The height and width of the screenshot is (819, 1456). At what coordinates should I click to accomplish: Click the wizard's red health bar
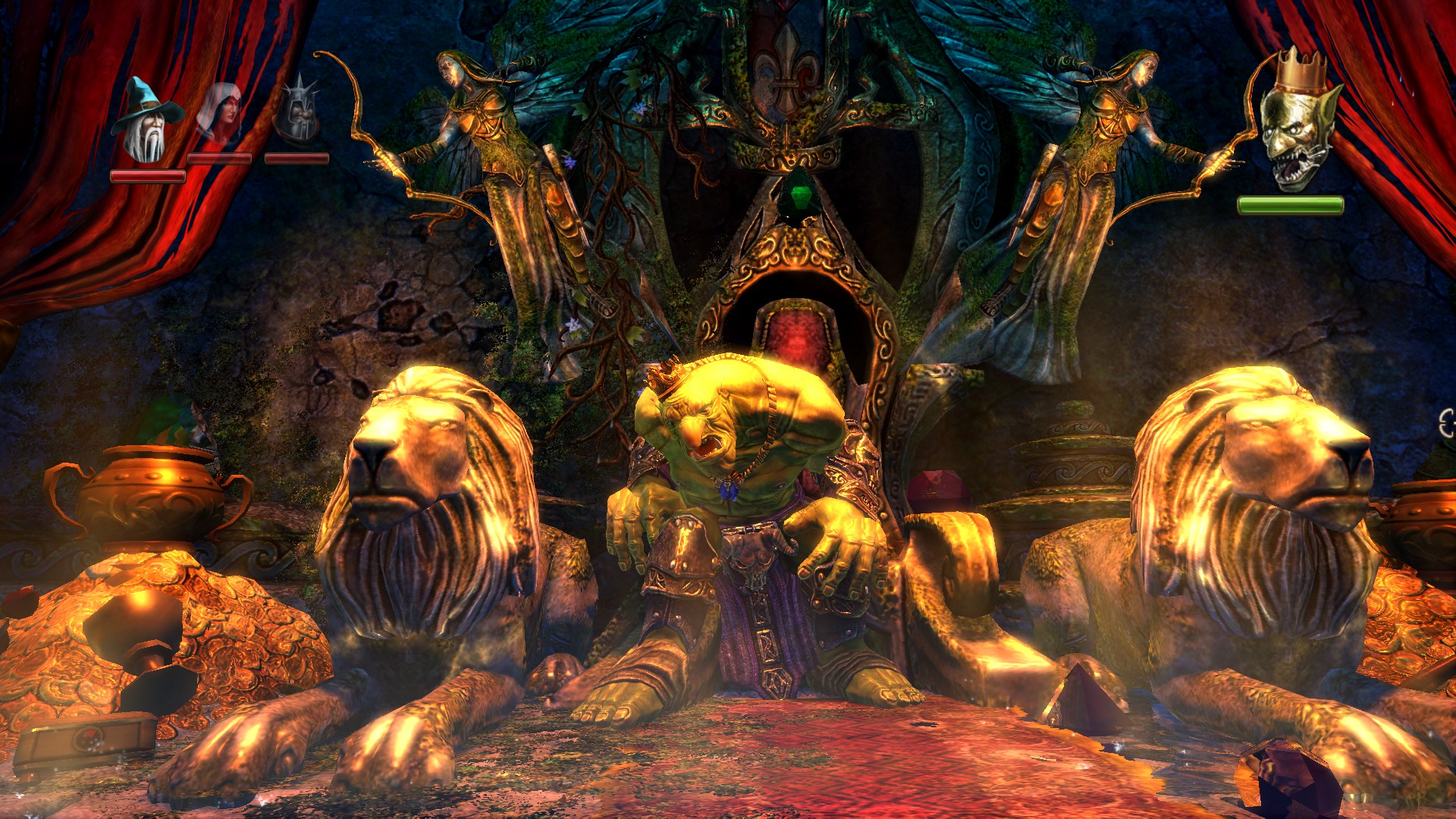148,174
